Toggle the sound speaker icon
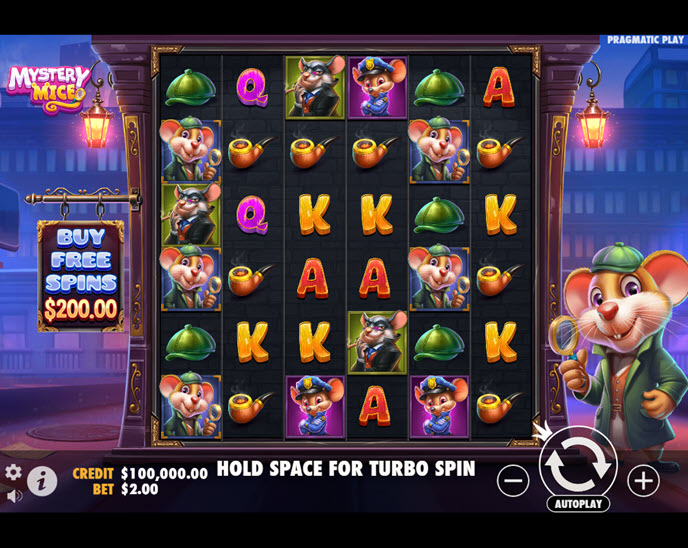This screenshot has height=548, width=688. click(13, 495)
